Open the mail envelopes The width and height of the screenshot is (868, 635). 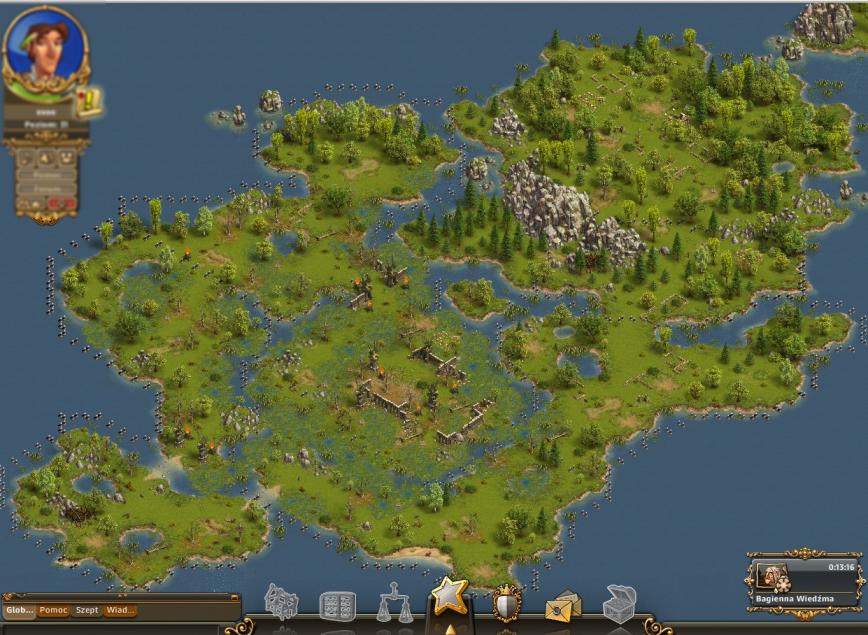(563, 606)
